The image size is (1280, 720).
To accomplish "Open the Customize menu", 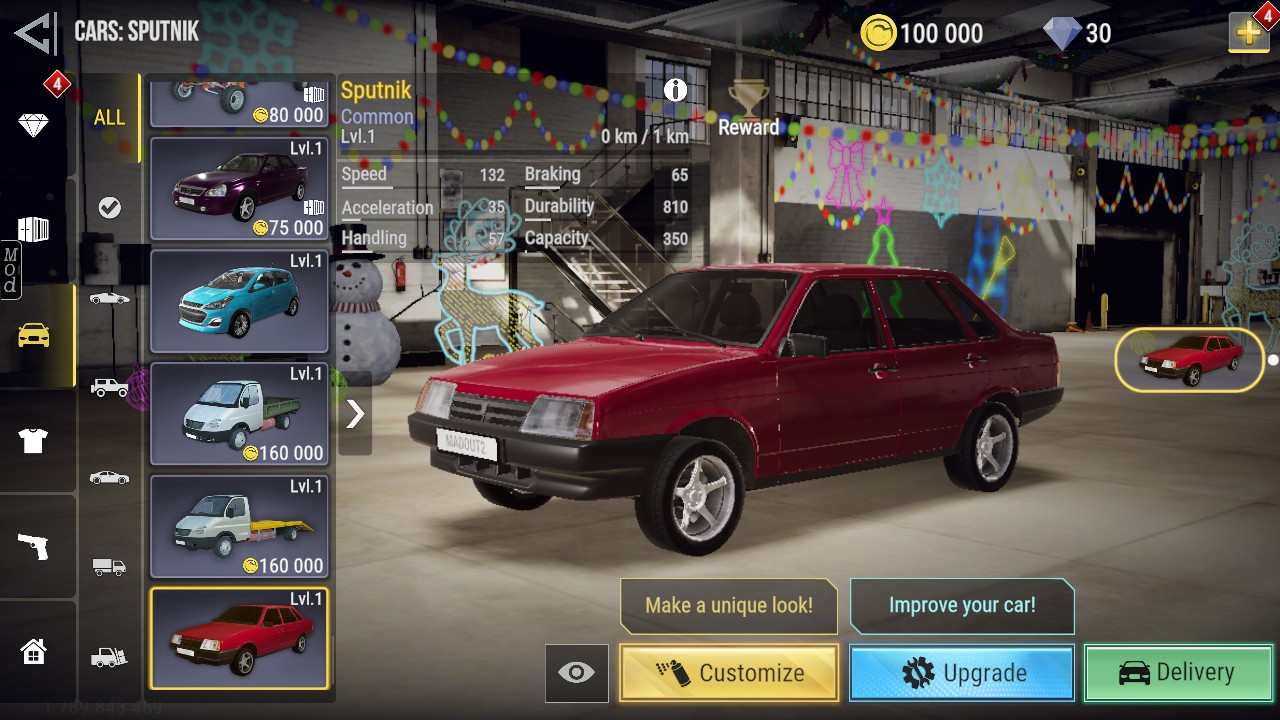I will pos(729,673).
